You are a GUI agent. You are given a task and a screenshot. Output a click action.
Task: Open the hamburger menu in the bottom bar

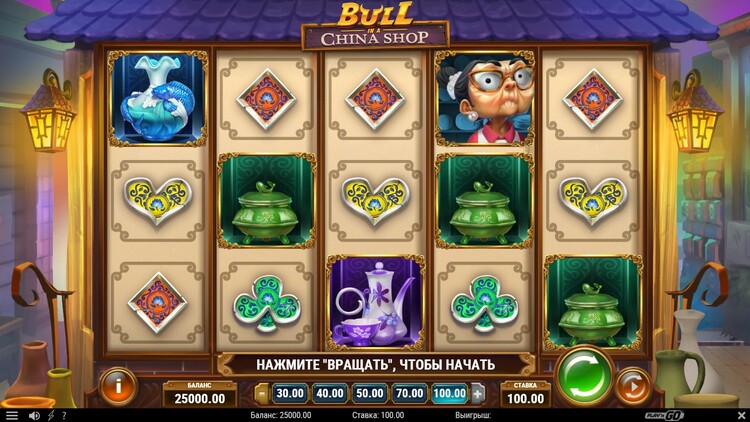tap(12, 415)
